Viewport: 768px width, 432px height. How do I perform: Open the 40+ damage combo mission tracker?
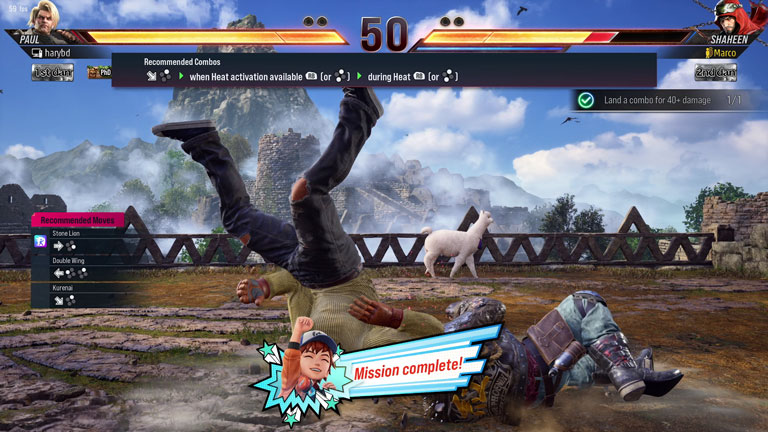coord(660,100)
